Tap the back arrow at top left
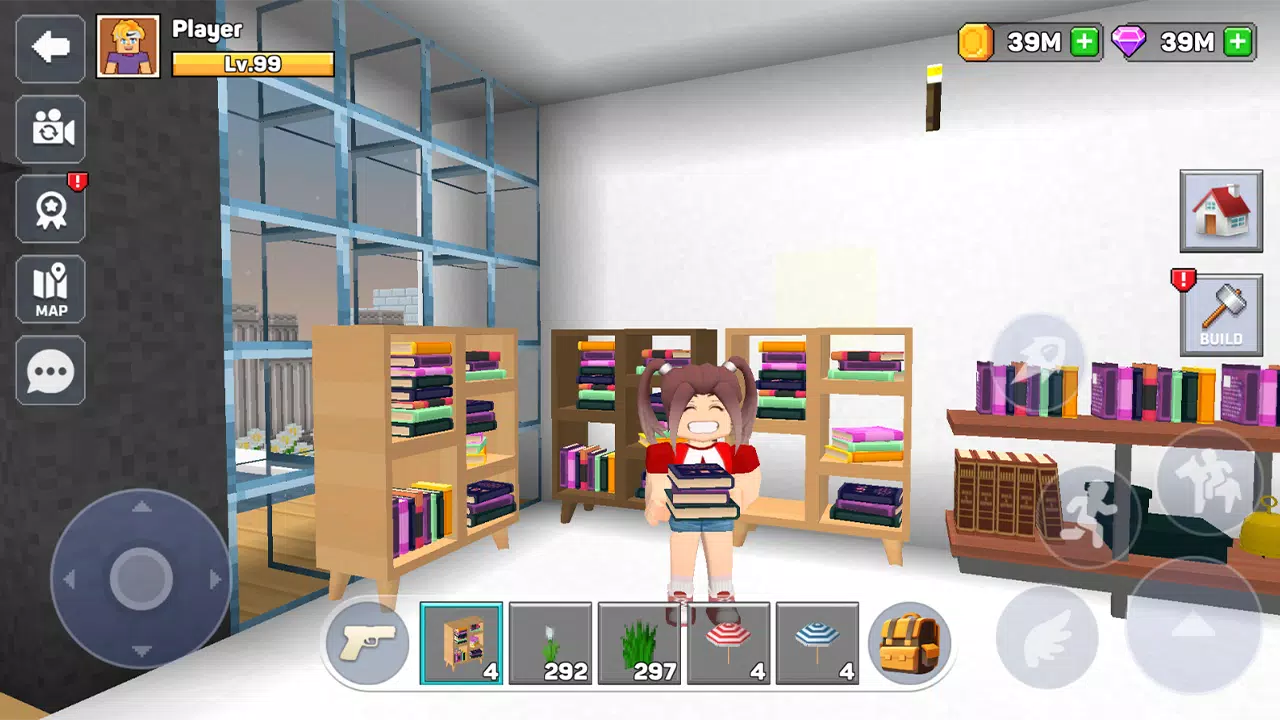Viewport: 1280px width, 720px height. point(50,48)
